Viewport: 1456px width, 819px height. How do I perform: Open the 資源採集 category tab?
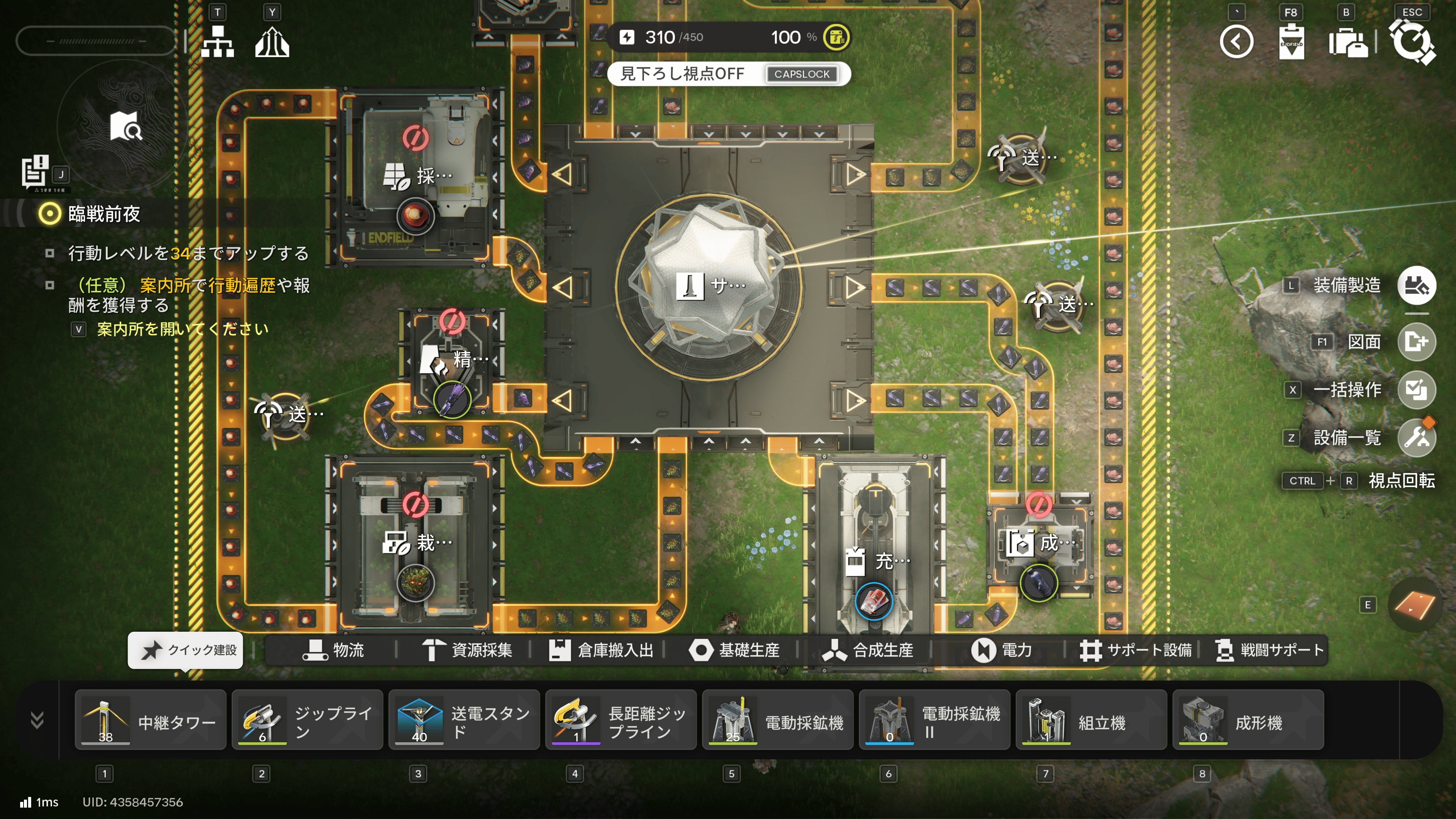(468, 650)
